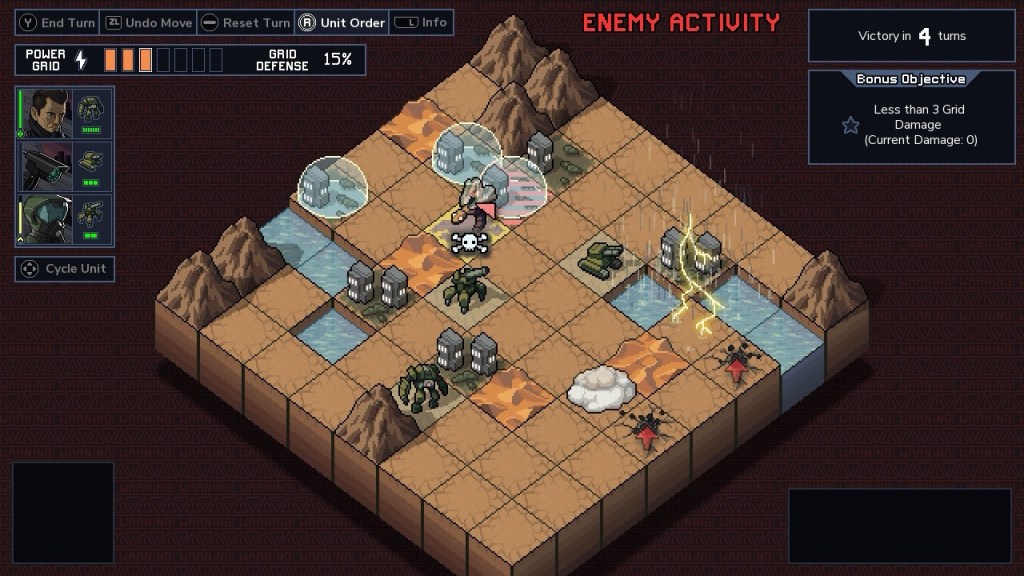
Task: Open the Bonus Objective panel
Action: [910, 116]
